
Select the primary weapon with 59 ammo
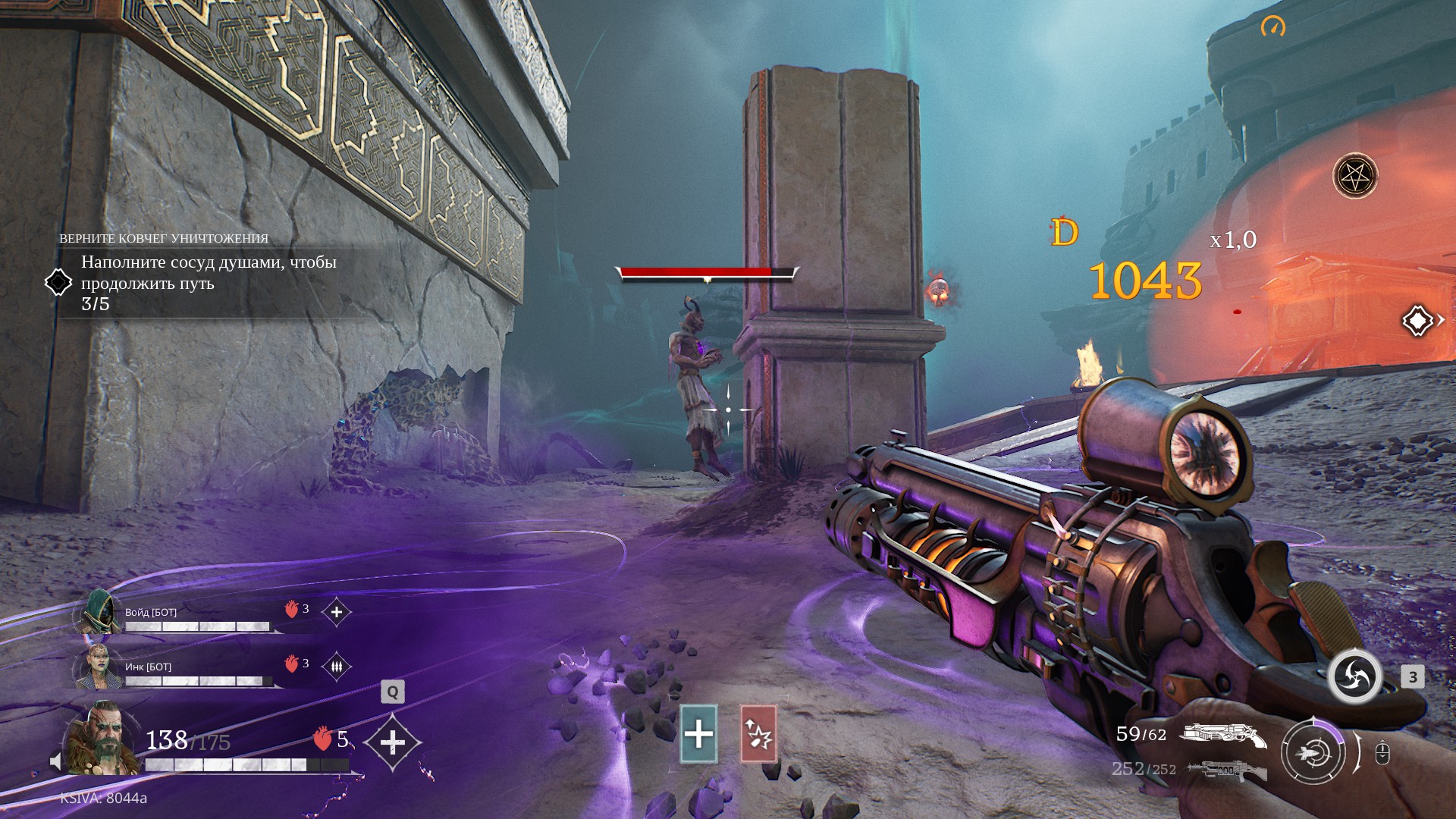[x=1223, y=734]
